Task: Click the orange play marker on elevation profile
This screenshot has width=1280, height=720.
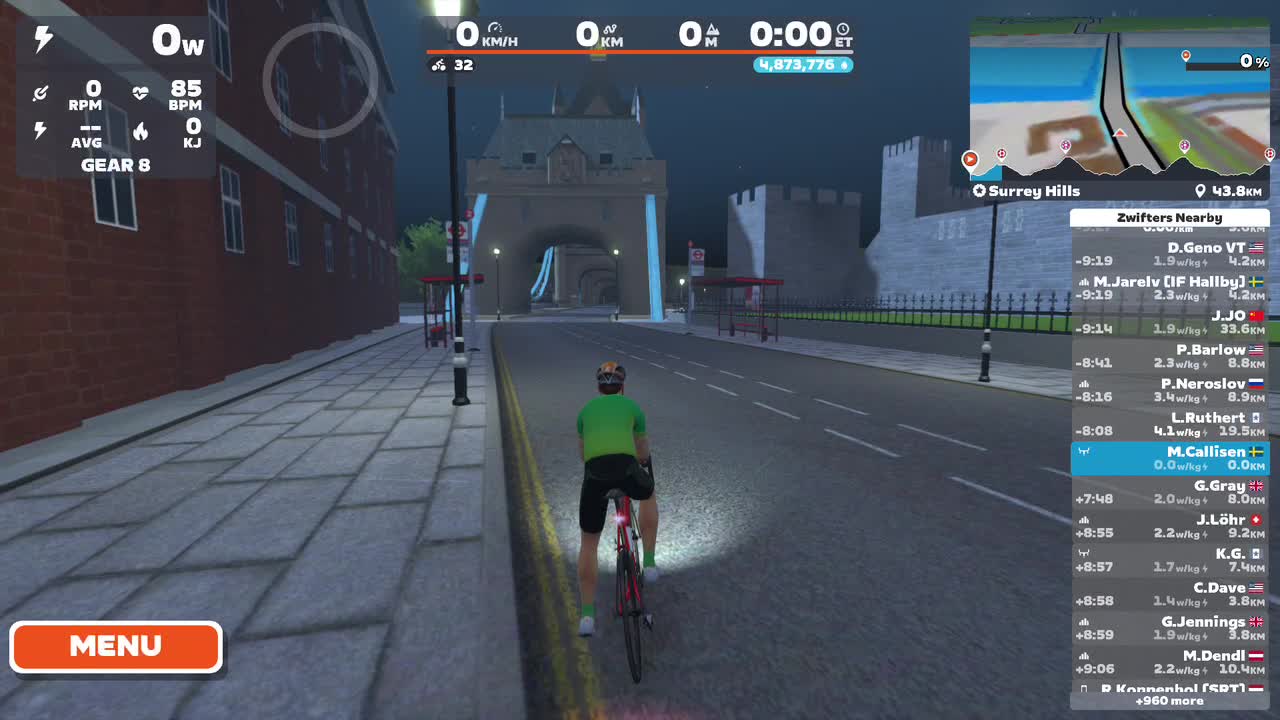Action: tap(969, 158)
